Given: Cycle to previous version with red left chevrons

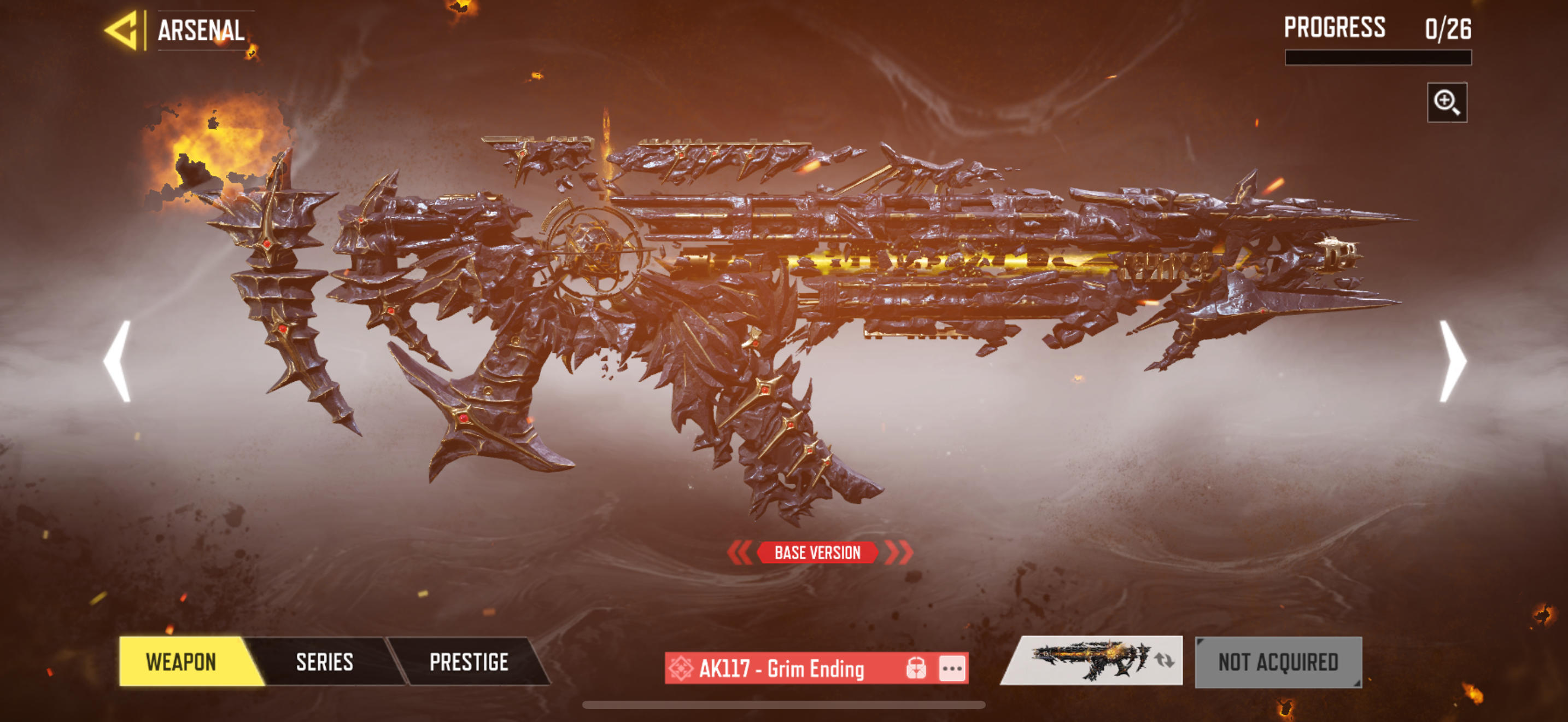Looking at the screenshot, I should [740, 553].
